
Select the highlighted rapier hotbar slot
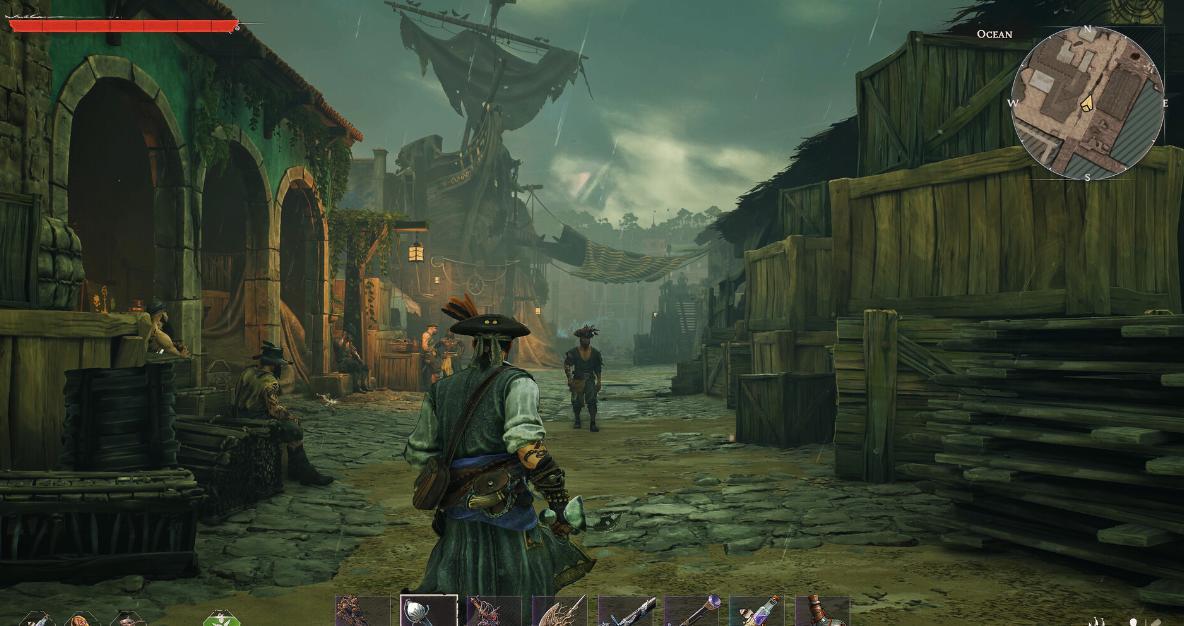429,611
